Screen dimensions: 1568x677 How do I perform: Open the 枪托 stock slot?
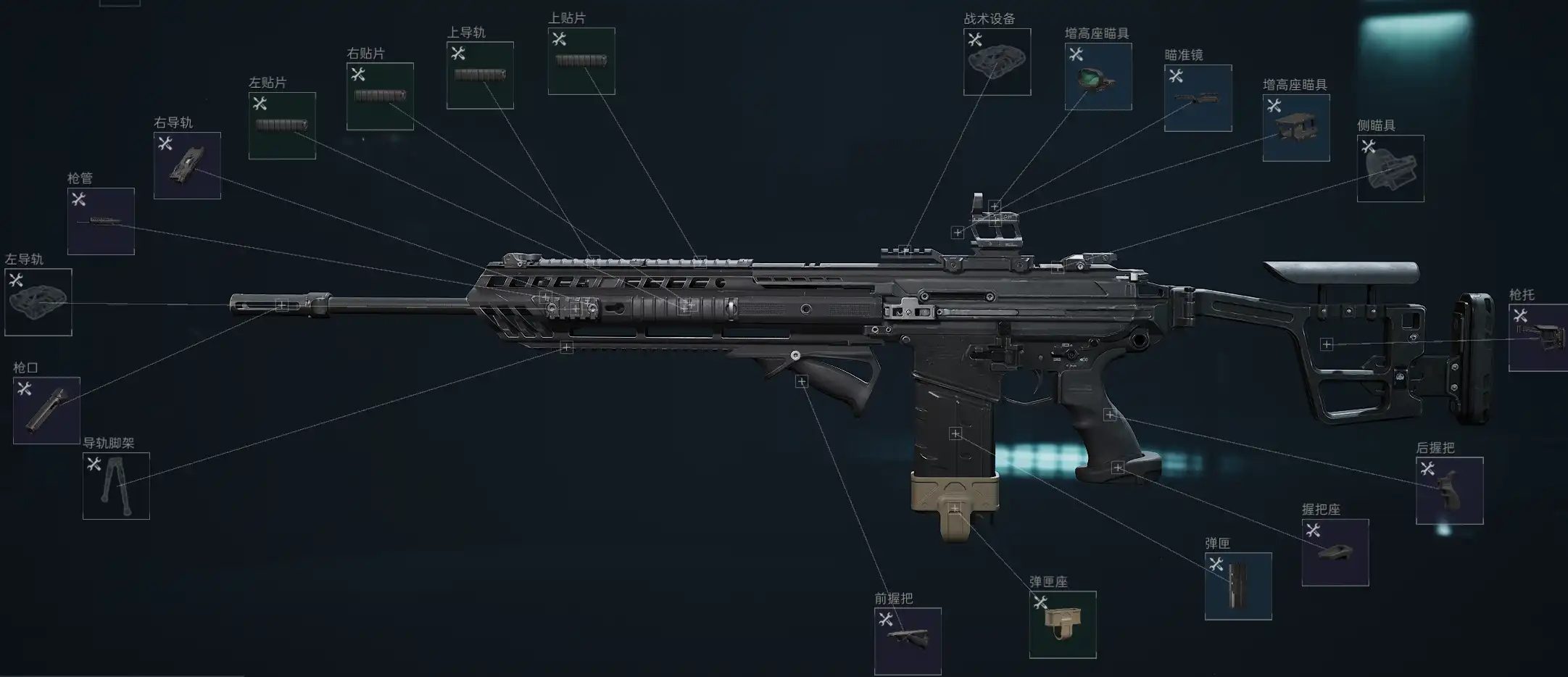pyautogui.click(x=1538, y=338)
